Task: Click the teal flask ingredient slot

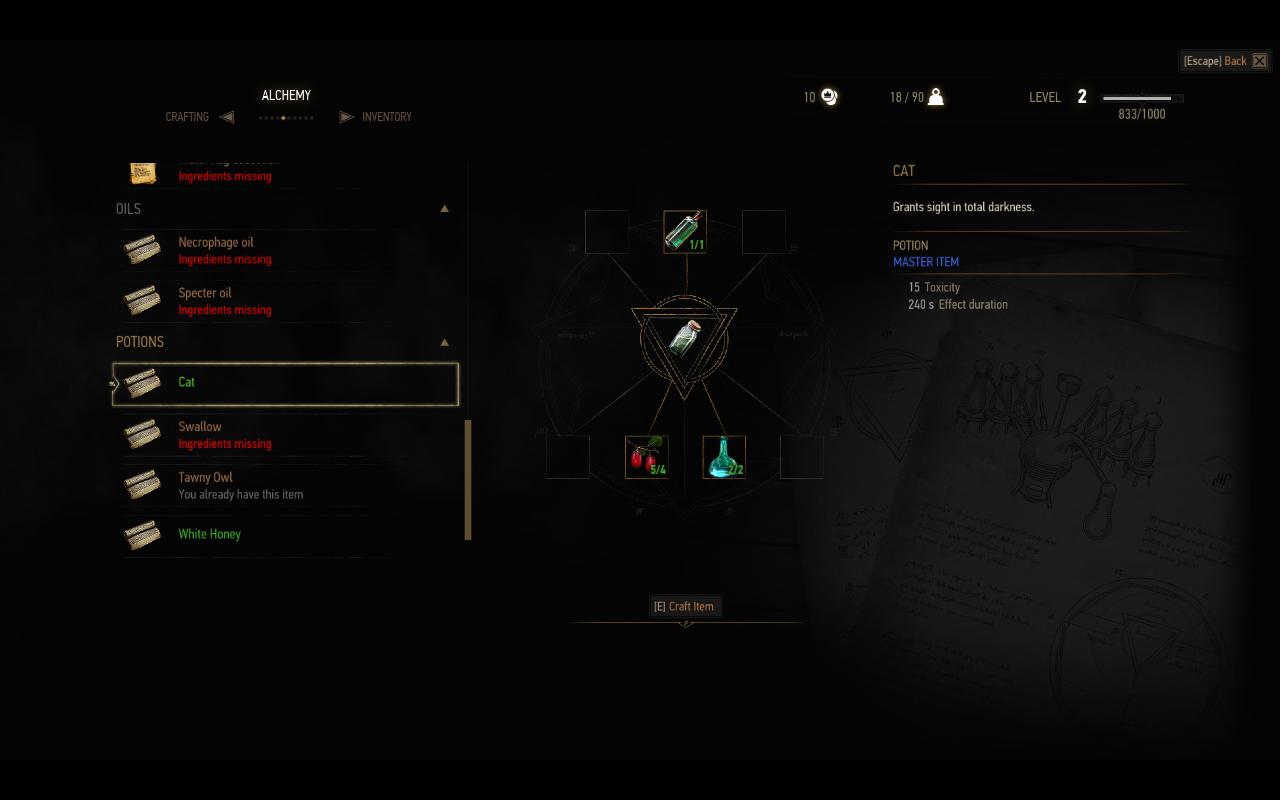Action: (x=724, y=457)
